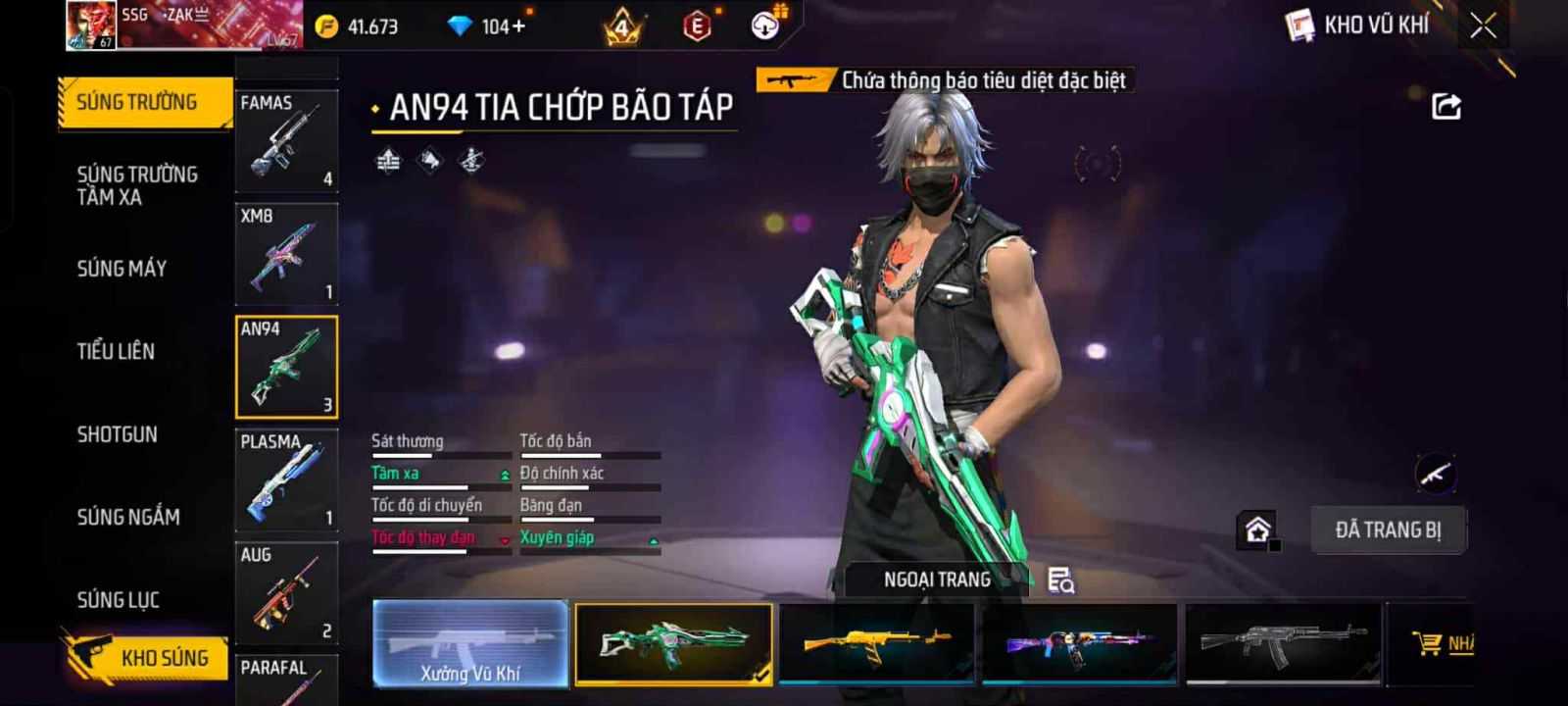Image resolution: width=1568 pixels, height=706 pixels.
Task: Click the Đã Trang Bị button
Action: point(1388,530)
